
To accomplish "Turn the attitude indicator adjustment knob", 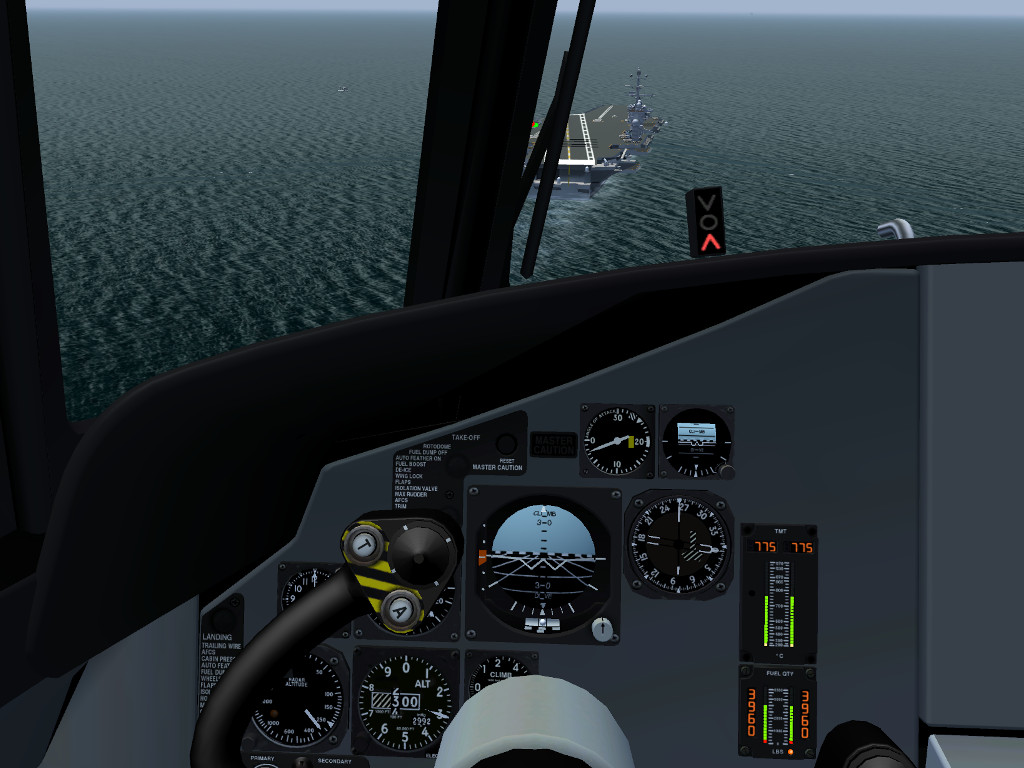I will 601,629.
